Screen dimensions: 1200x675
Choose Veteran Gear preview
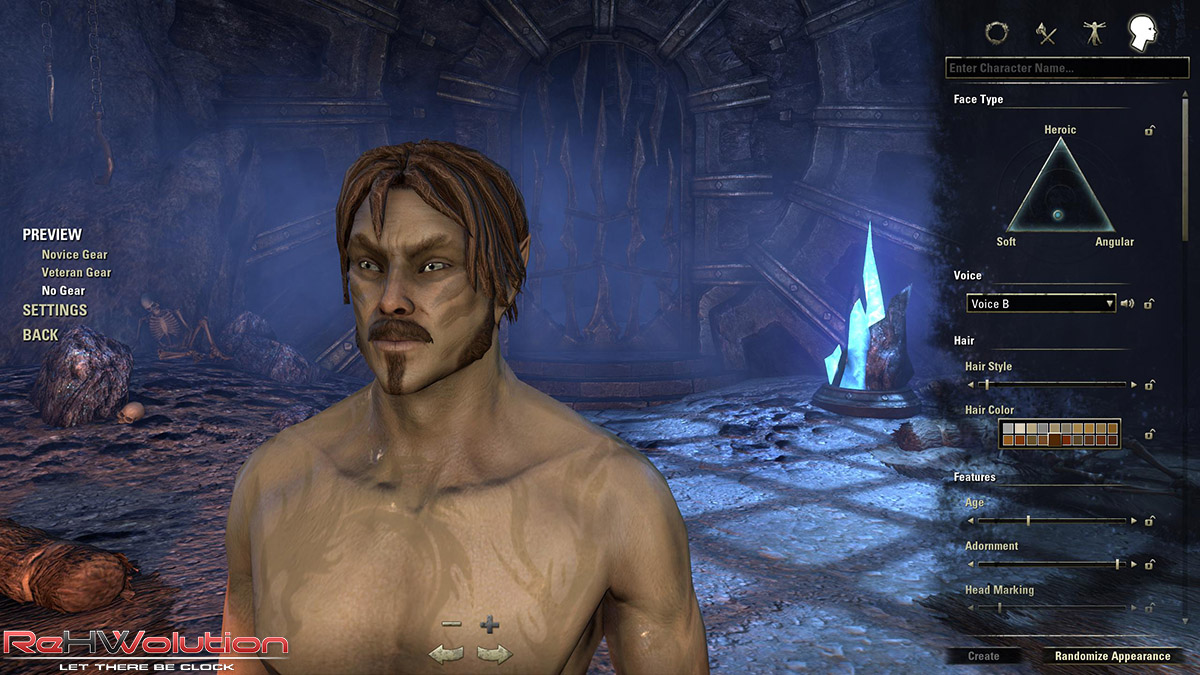[76, 272]
